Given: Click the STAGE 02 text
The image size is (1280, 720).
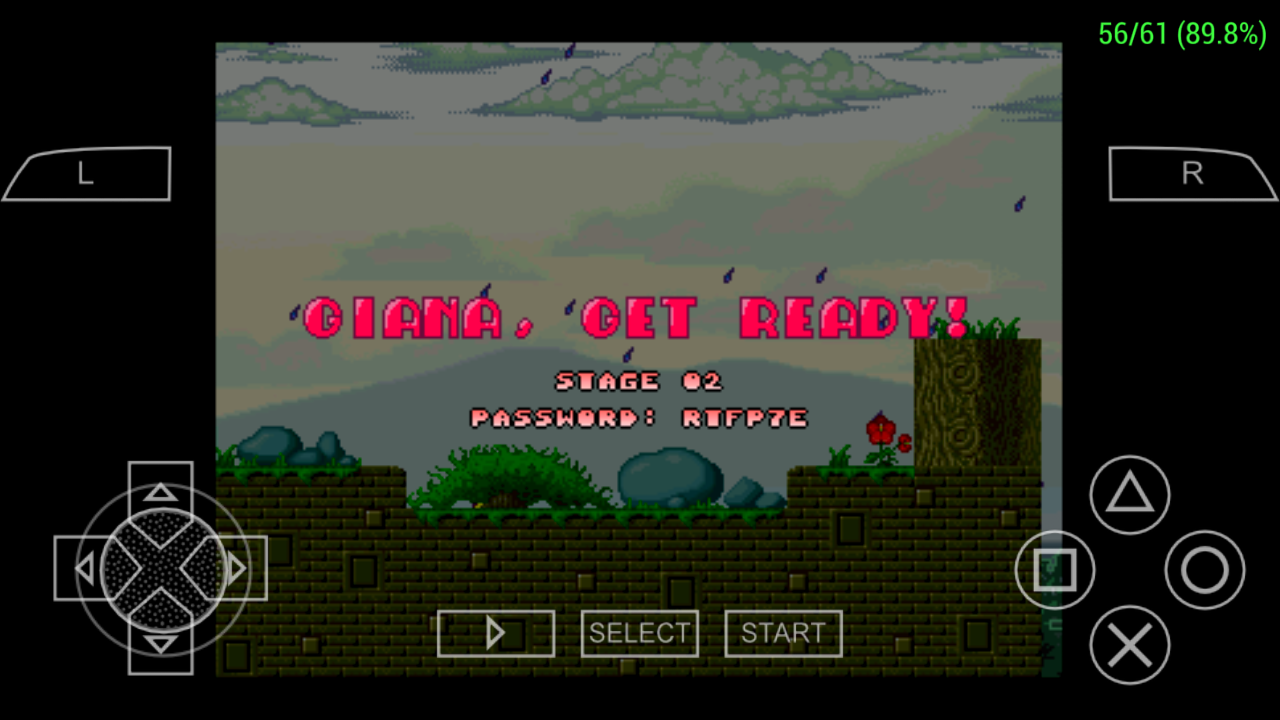Looking at the screenshot, I should click(x=639, y=381).
